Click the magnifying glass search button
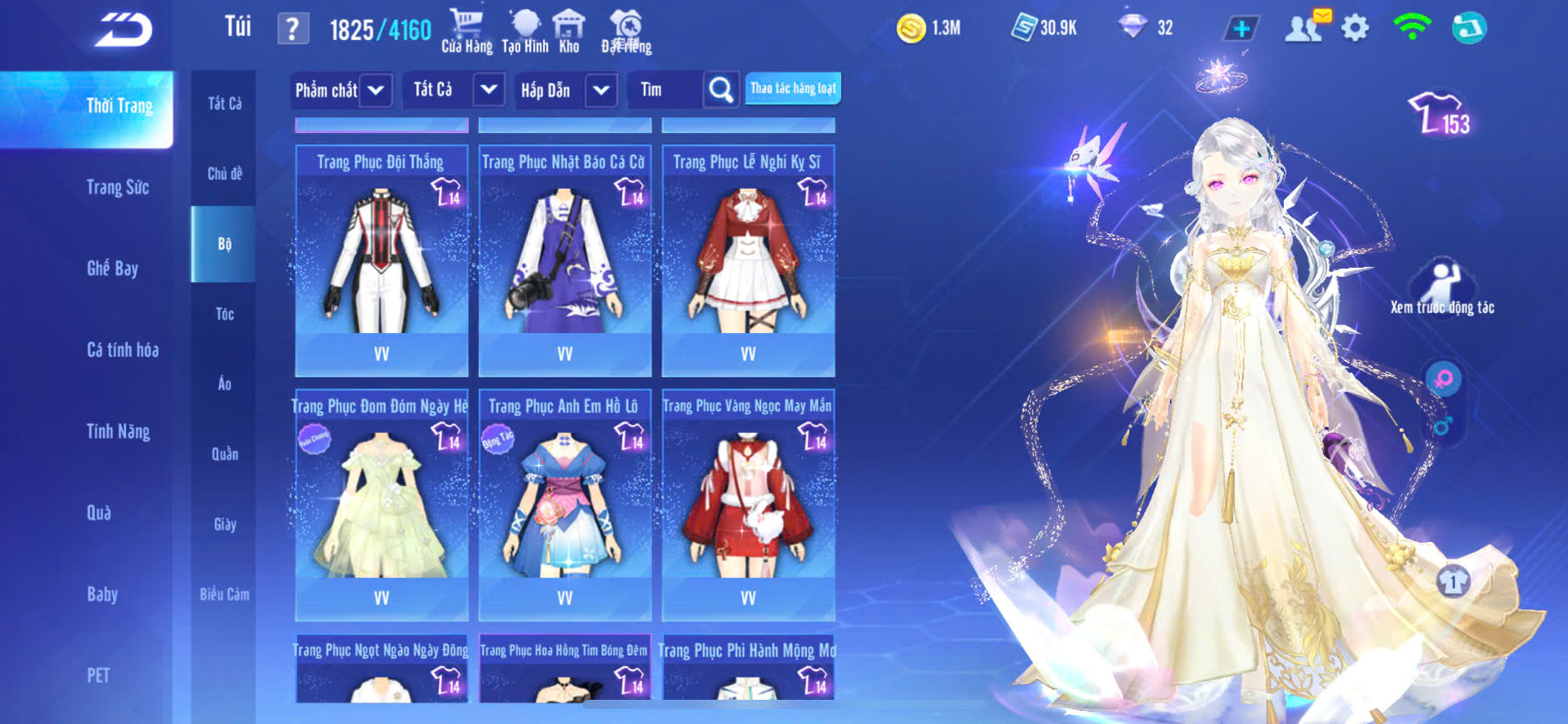 pos(721,90)
